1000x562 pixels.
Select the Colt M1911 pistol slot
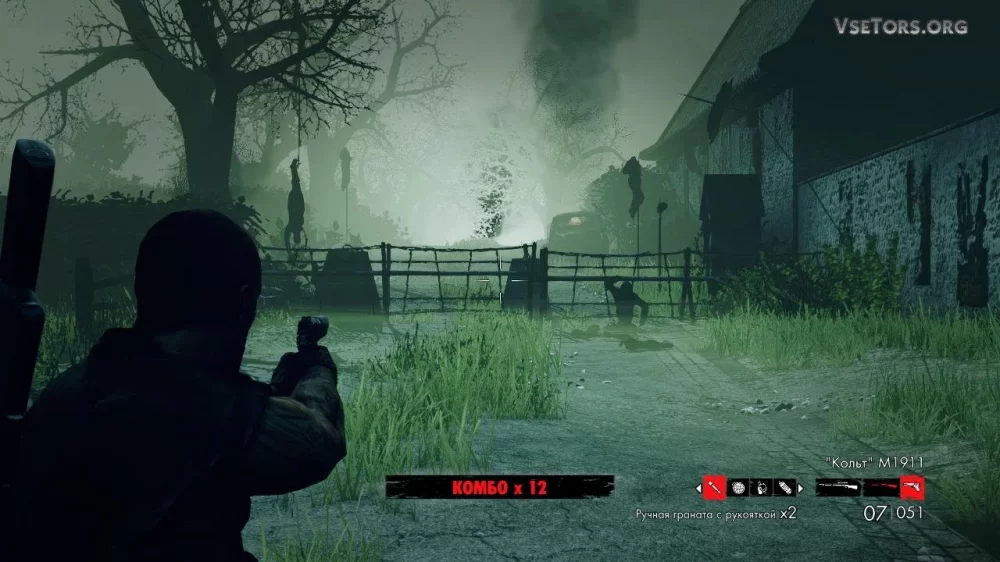coord(912,488)
